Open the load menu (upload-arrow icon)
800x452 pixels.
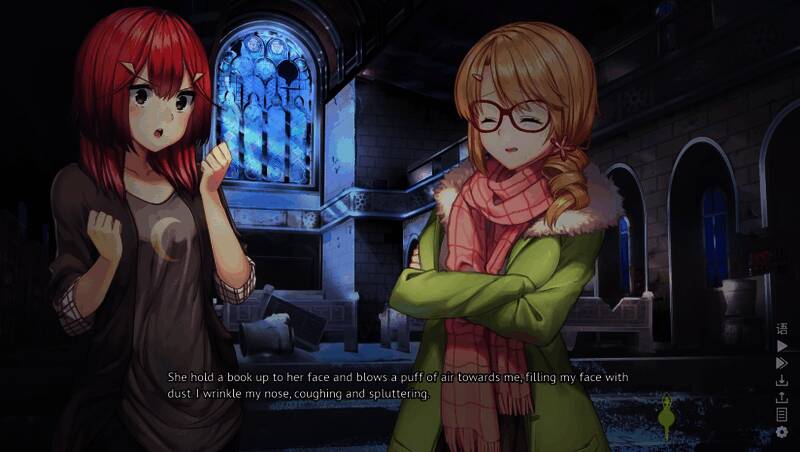click(782, 397)
